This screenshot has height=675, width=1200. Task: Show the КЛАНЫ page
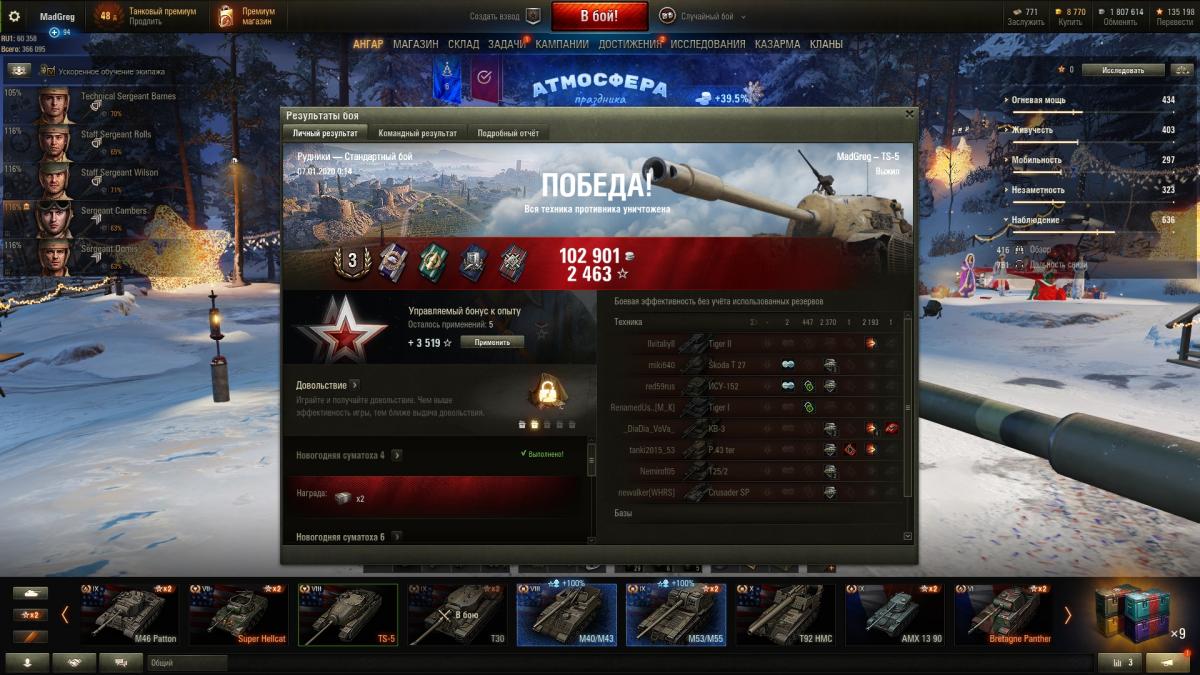(x=826, y=44)
